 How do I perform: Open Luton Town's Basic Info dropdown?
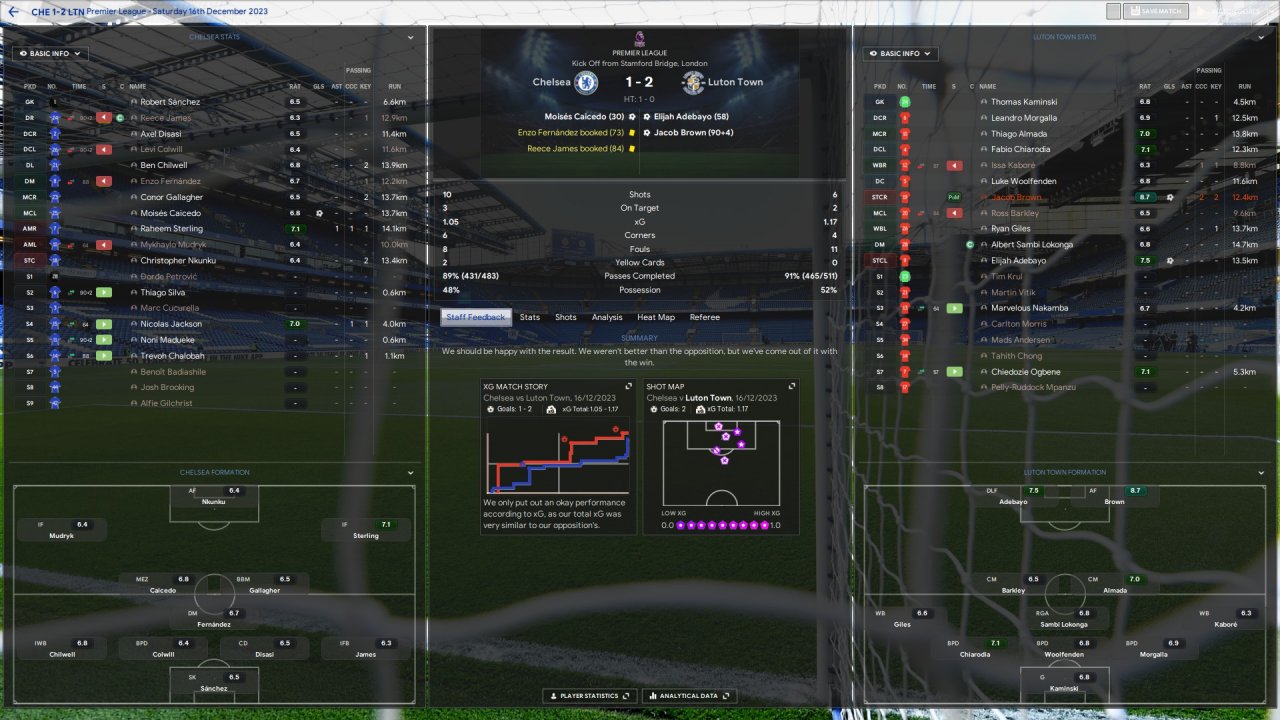901,53
